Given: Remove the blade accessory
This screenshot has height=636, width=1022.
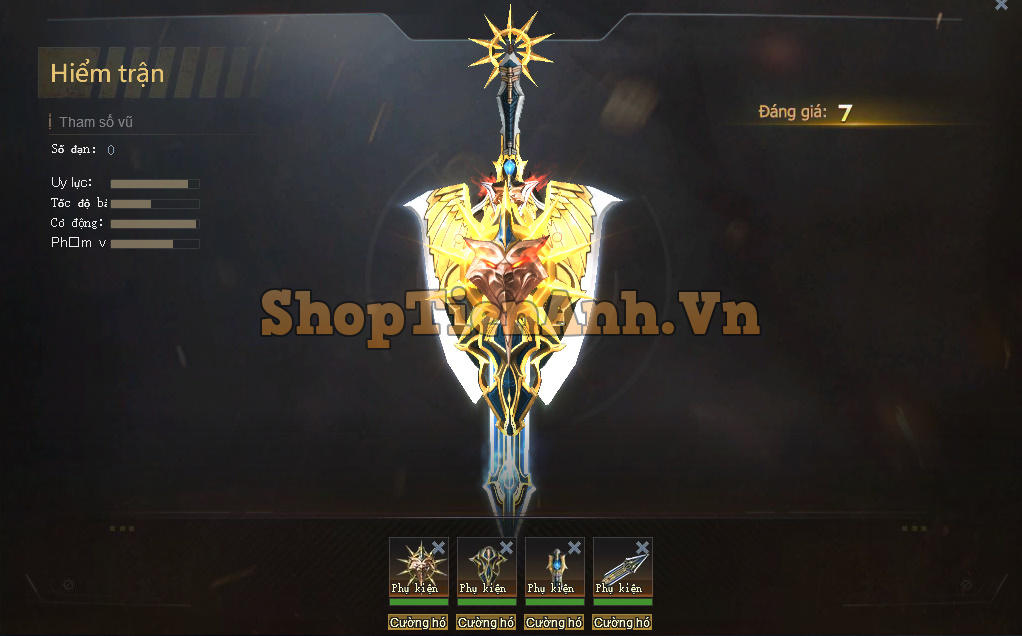Looking at the screenshot, I should [x=642, y=547].
